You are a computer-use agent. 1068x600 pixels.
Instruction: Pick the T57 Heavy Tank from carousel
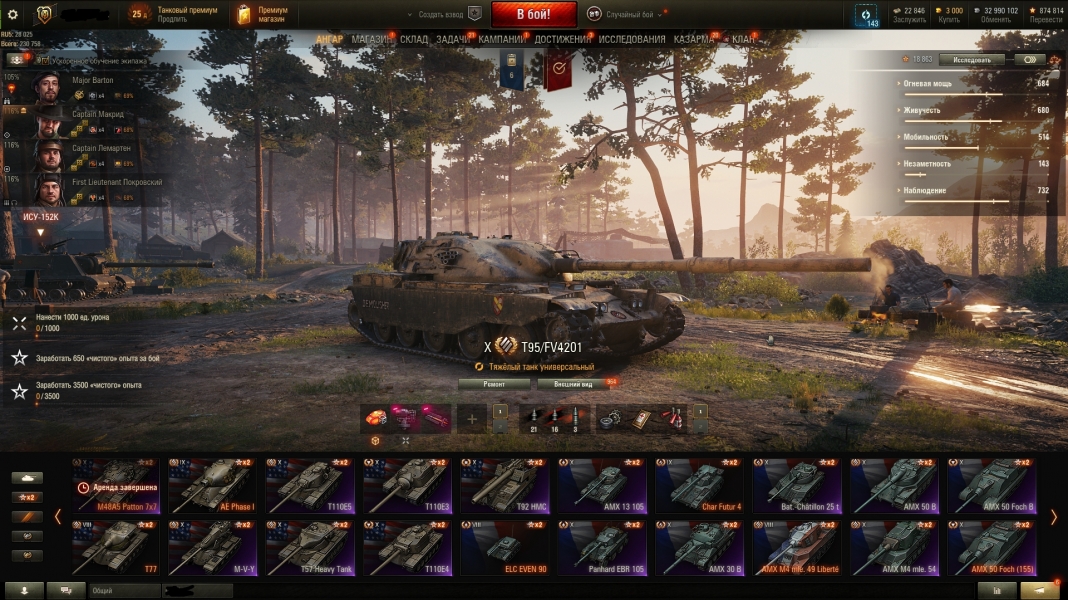(x=308, y=549)
